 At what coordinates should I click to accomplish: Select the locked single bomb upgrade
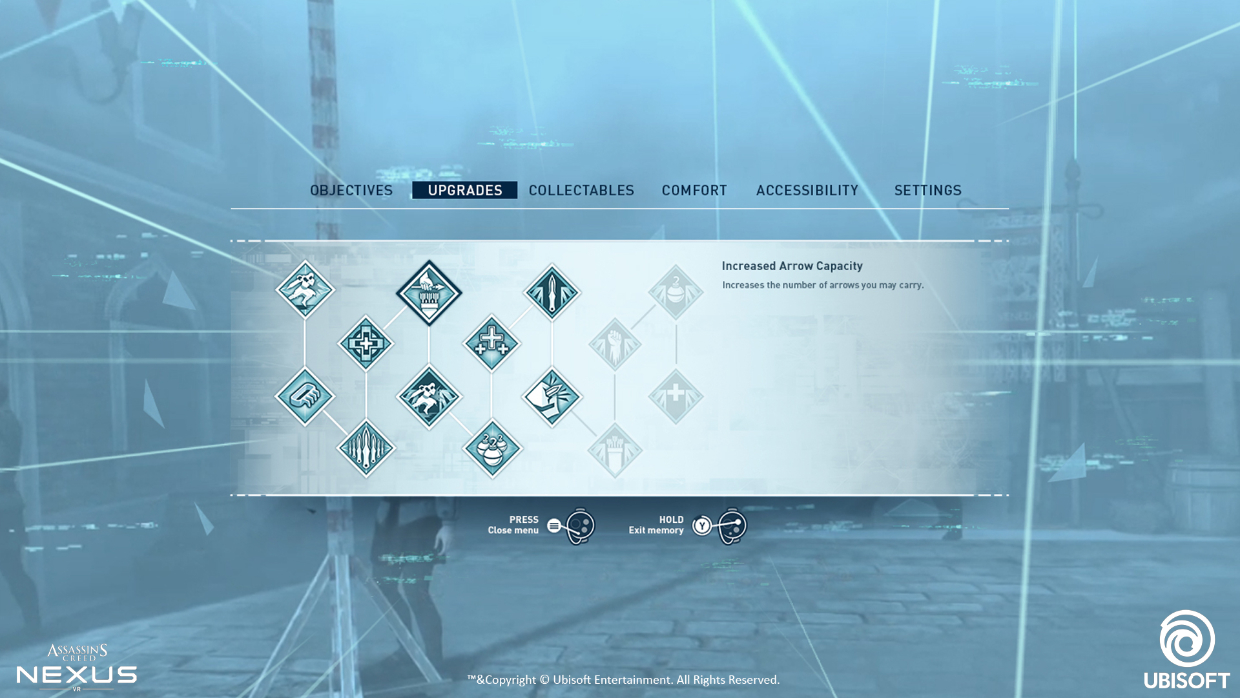[x=676, y=292]
